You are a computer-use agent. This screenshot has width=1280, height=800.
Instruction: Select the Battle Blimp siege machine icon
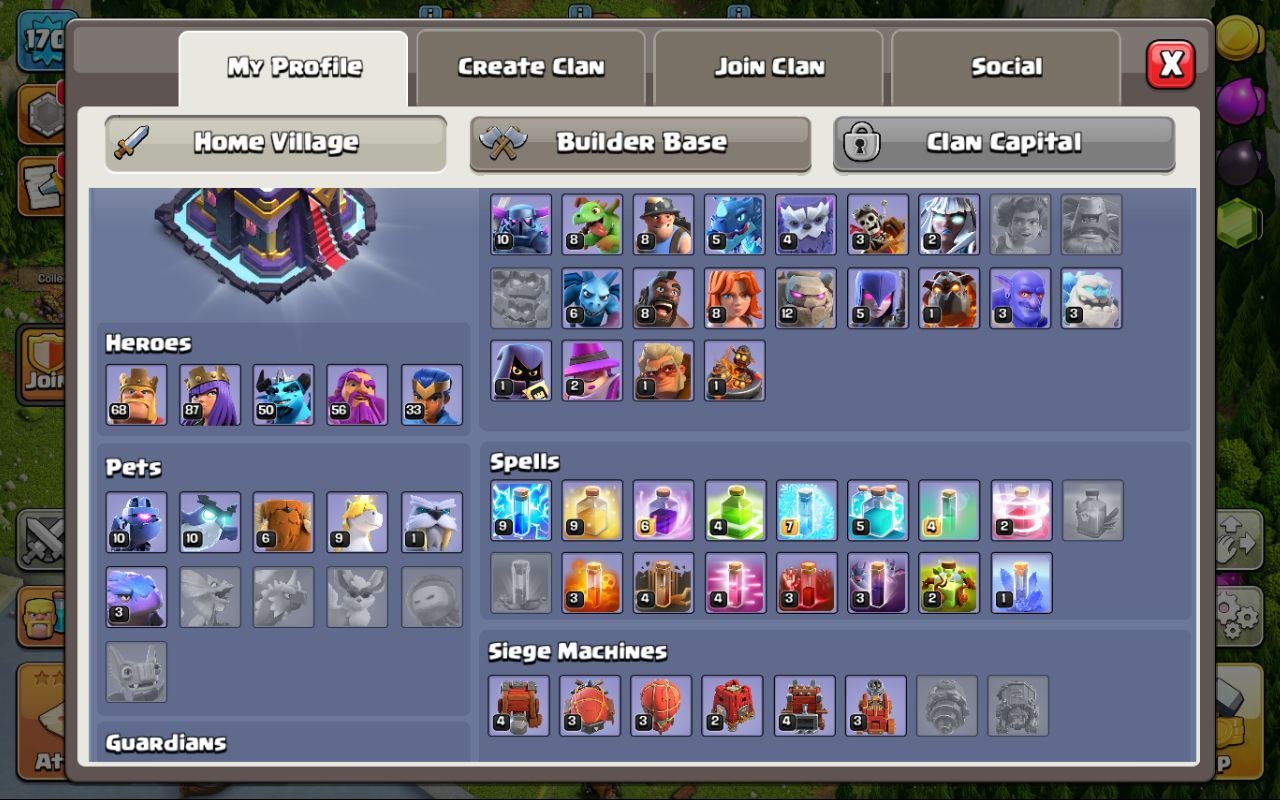coord(591,704)
